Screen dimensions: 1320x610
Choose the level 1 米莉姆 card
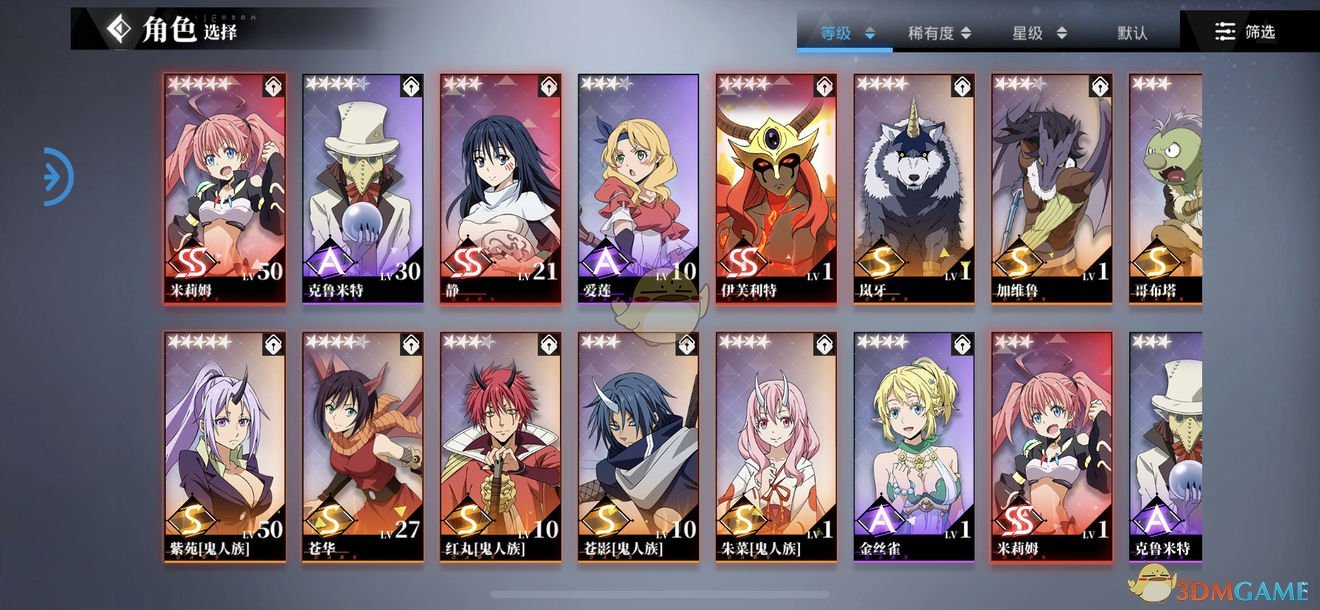[1052, 446]
